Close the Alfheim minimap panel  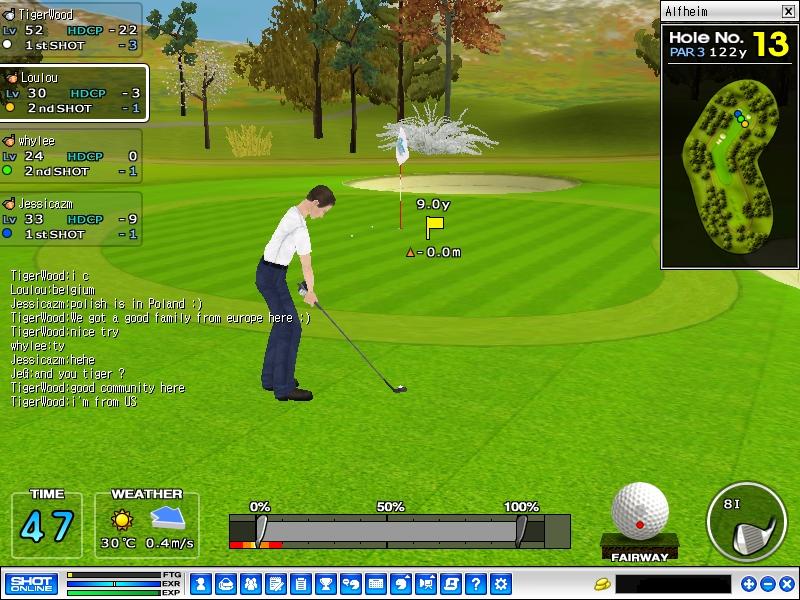787,11
